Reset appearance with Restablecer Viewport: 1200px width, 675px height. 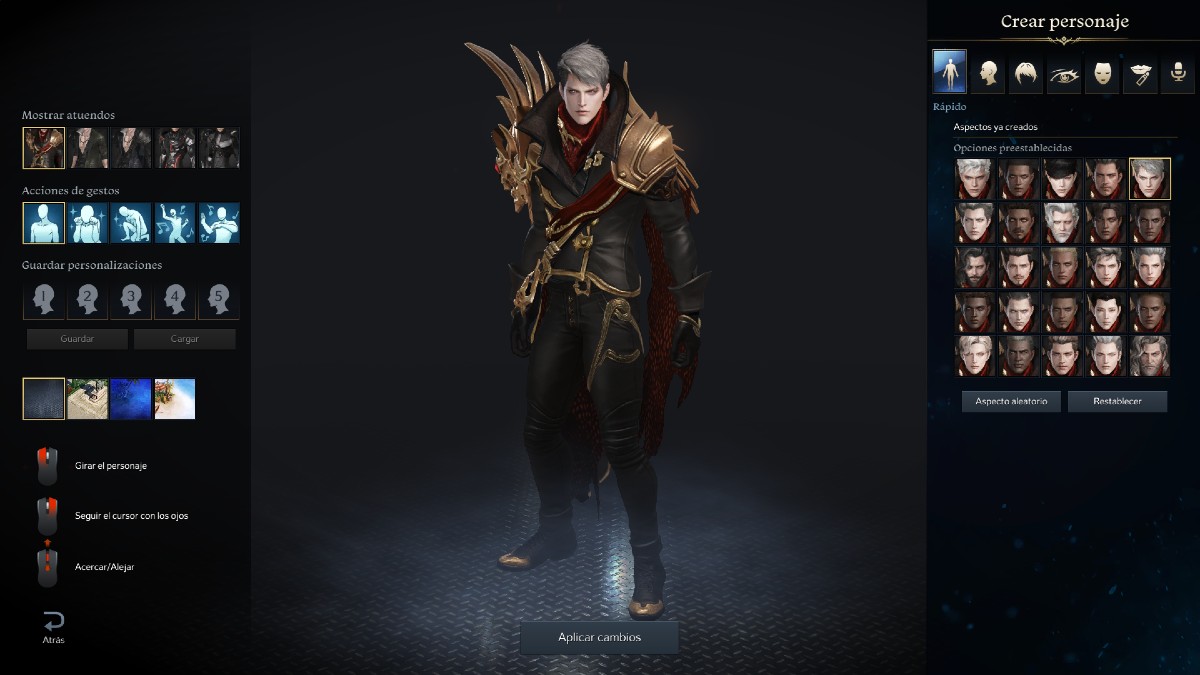pos(1117,401)
